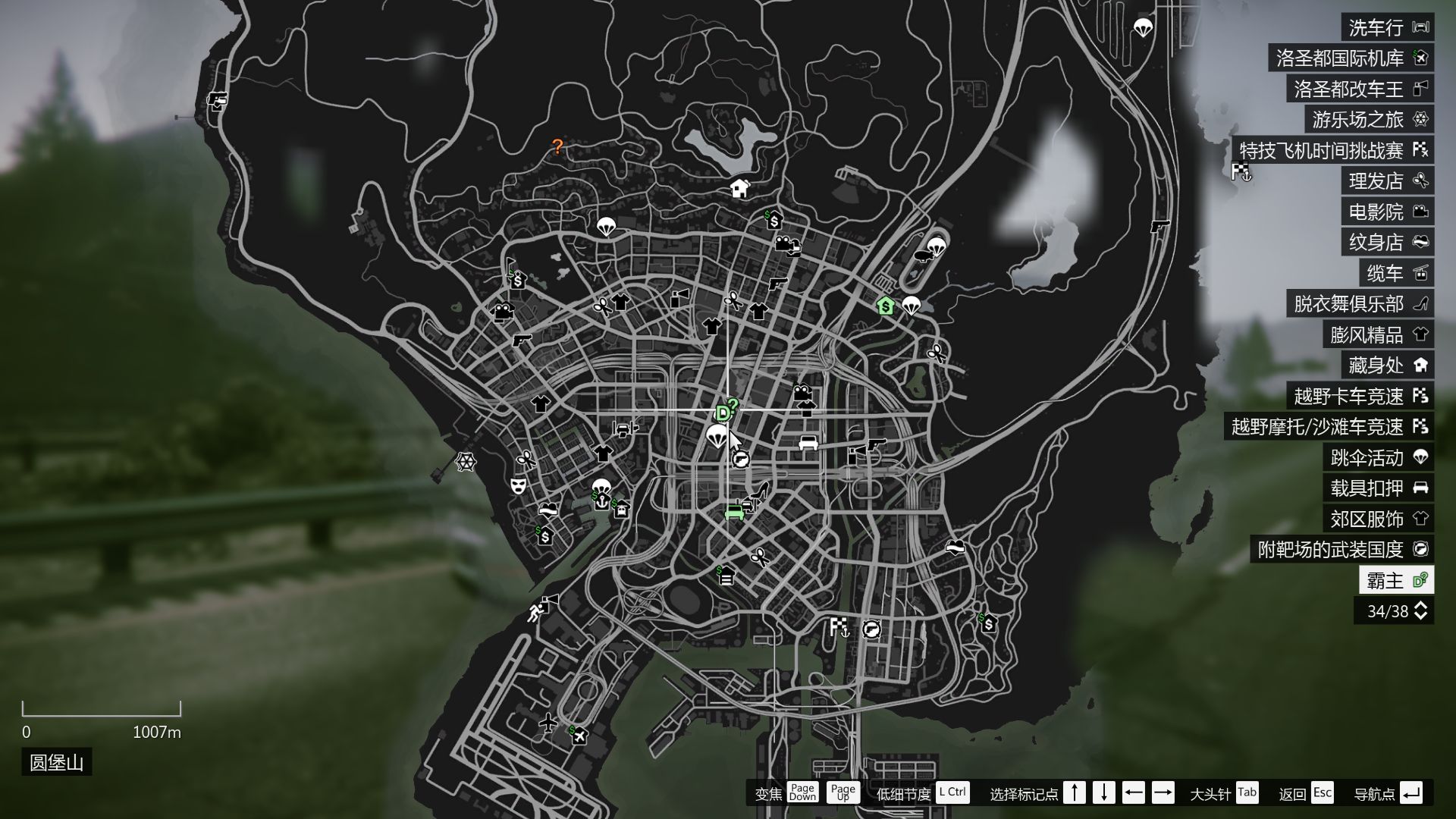Click the parachute jump icon near the crosshair
1456x819 pixels.
pos(716,438)
